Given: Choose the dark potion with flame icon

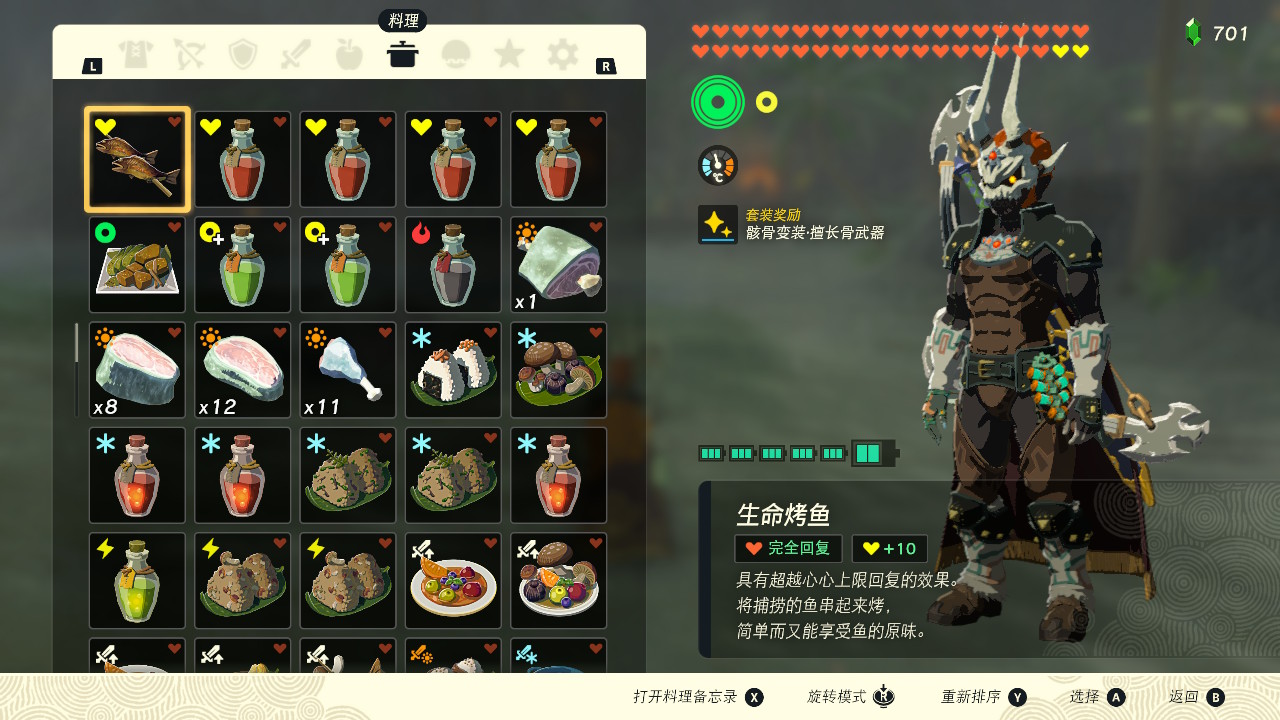Looking at the screenshot, I should pyautogui.click(x=453, y=265).
